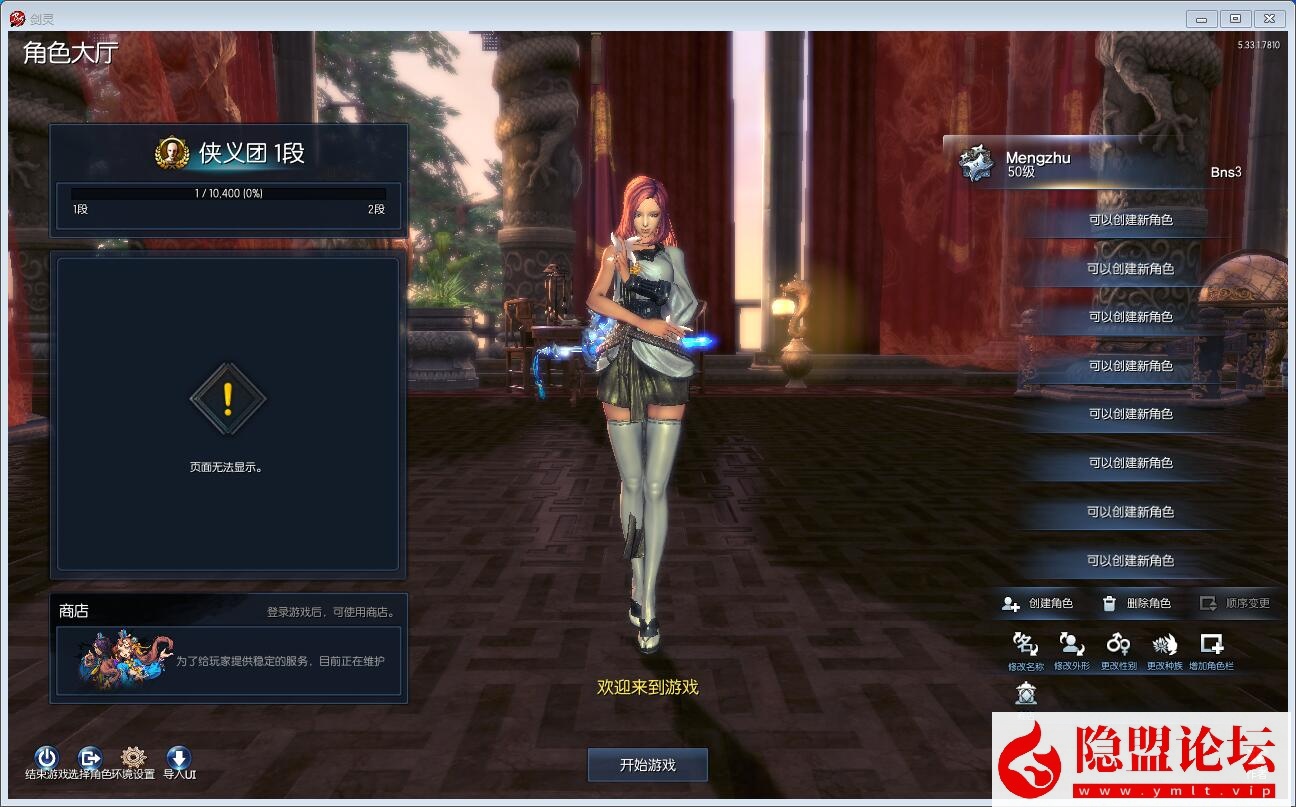
Task: Close the 剑灵 game window
Action: 1269,19
